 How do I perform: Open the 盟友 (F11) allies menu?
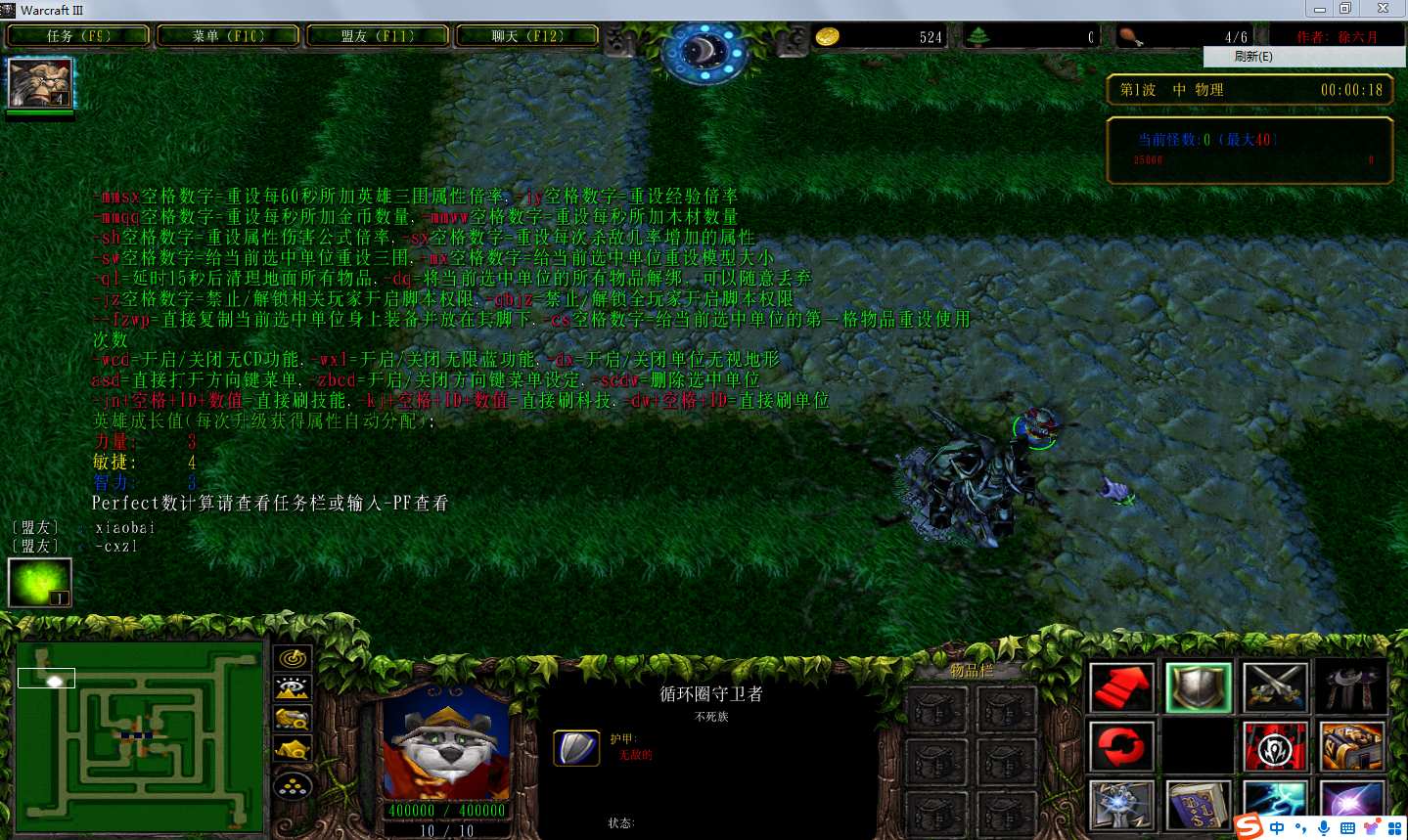(378, 36)
